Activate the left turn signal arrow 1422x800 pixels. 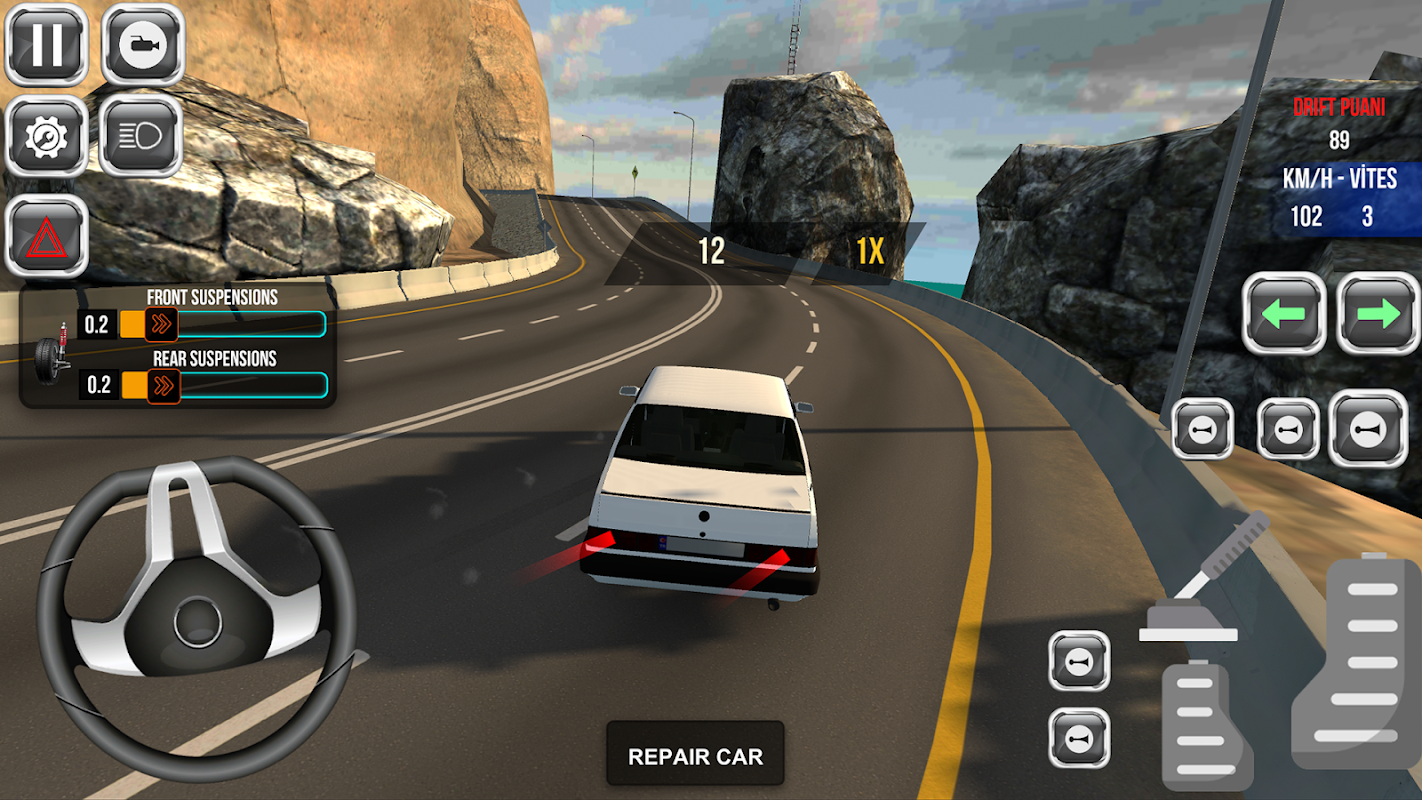(x=1284, y=314)
